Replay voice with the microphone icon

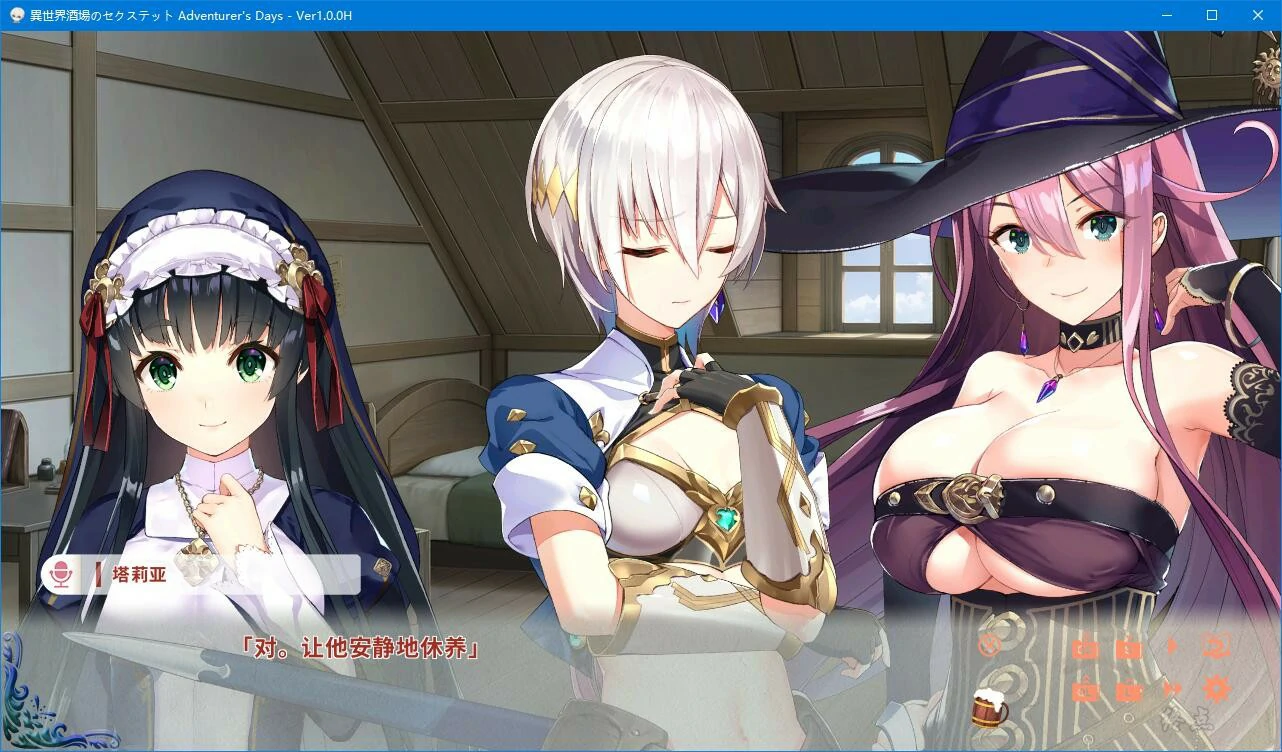[x=60, y=574]
